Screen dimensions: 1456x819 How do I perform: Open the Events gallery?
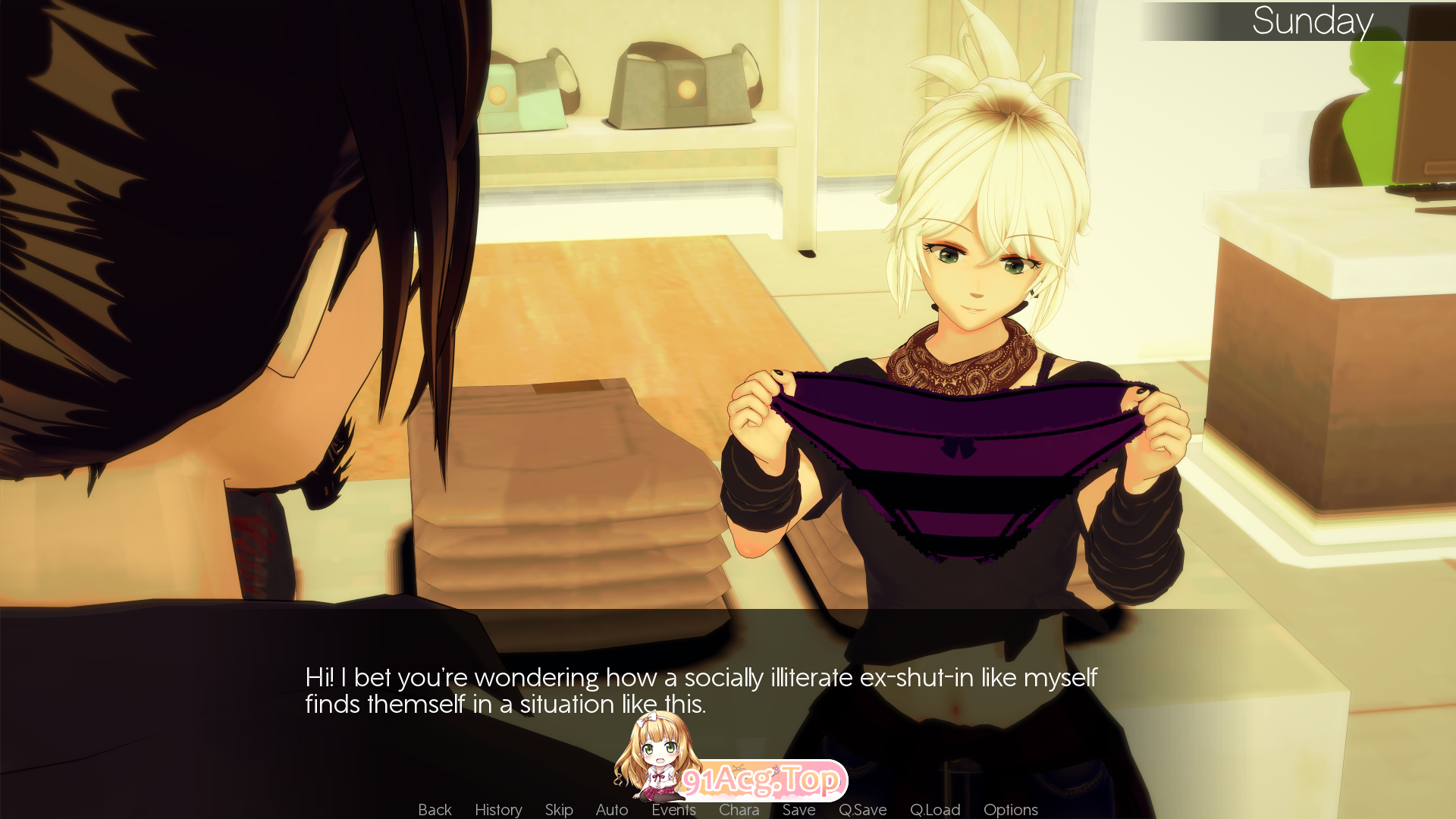(673, 809)
